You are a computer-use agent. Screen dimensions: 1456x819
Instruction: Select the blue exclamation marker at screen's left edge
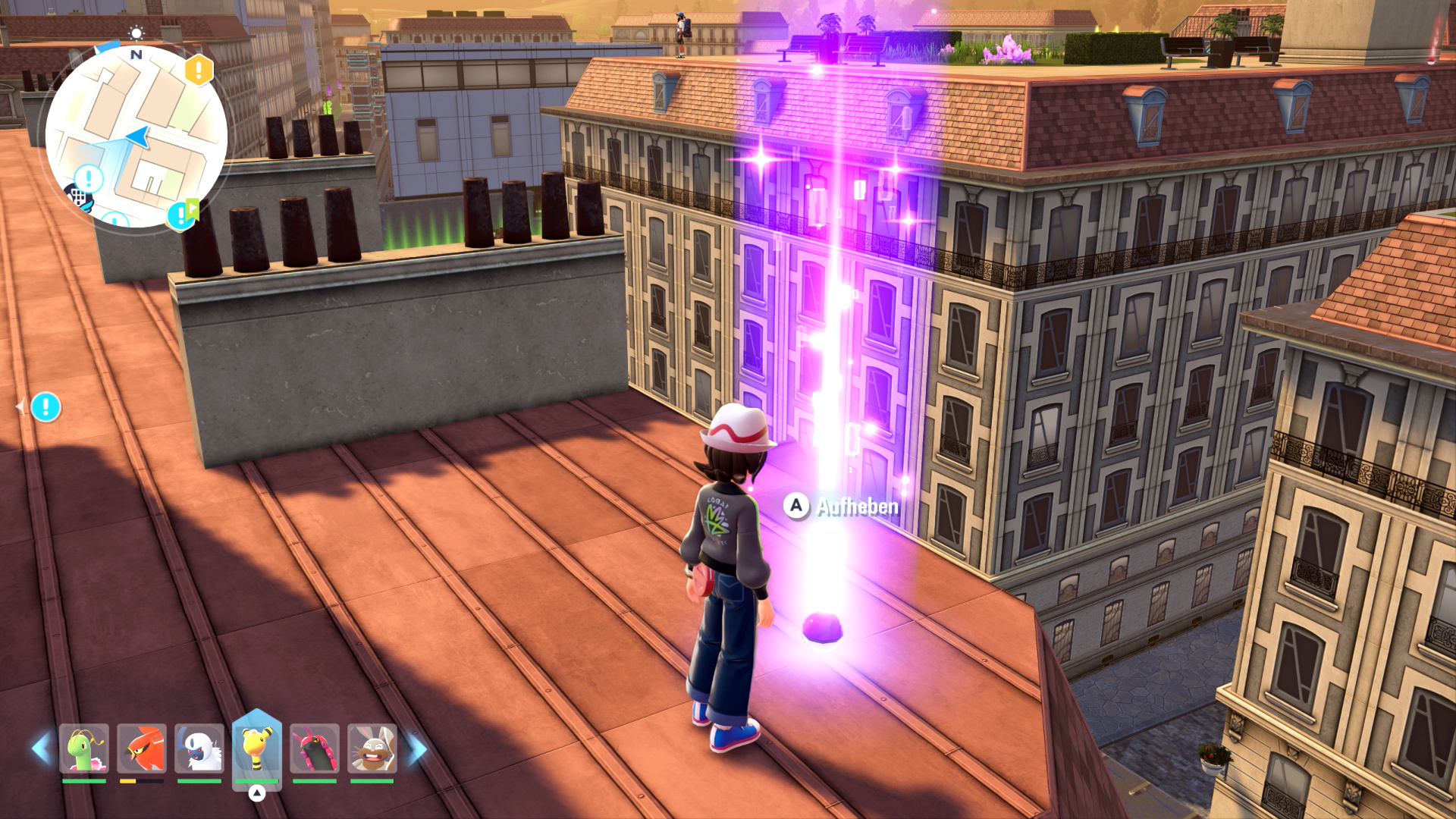click(x=45, y=407)
